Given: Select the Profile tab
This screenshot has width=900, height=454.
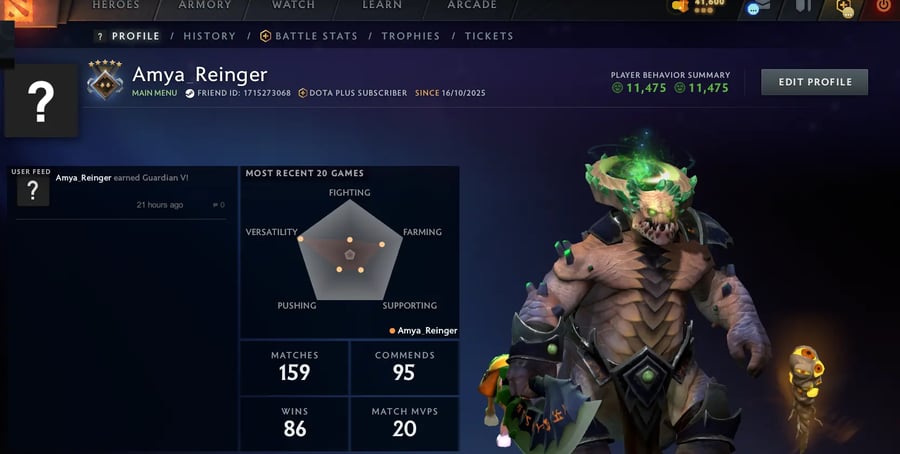Looking at the screenshot, I should click(129, 36).
